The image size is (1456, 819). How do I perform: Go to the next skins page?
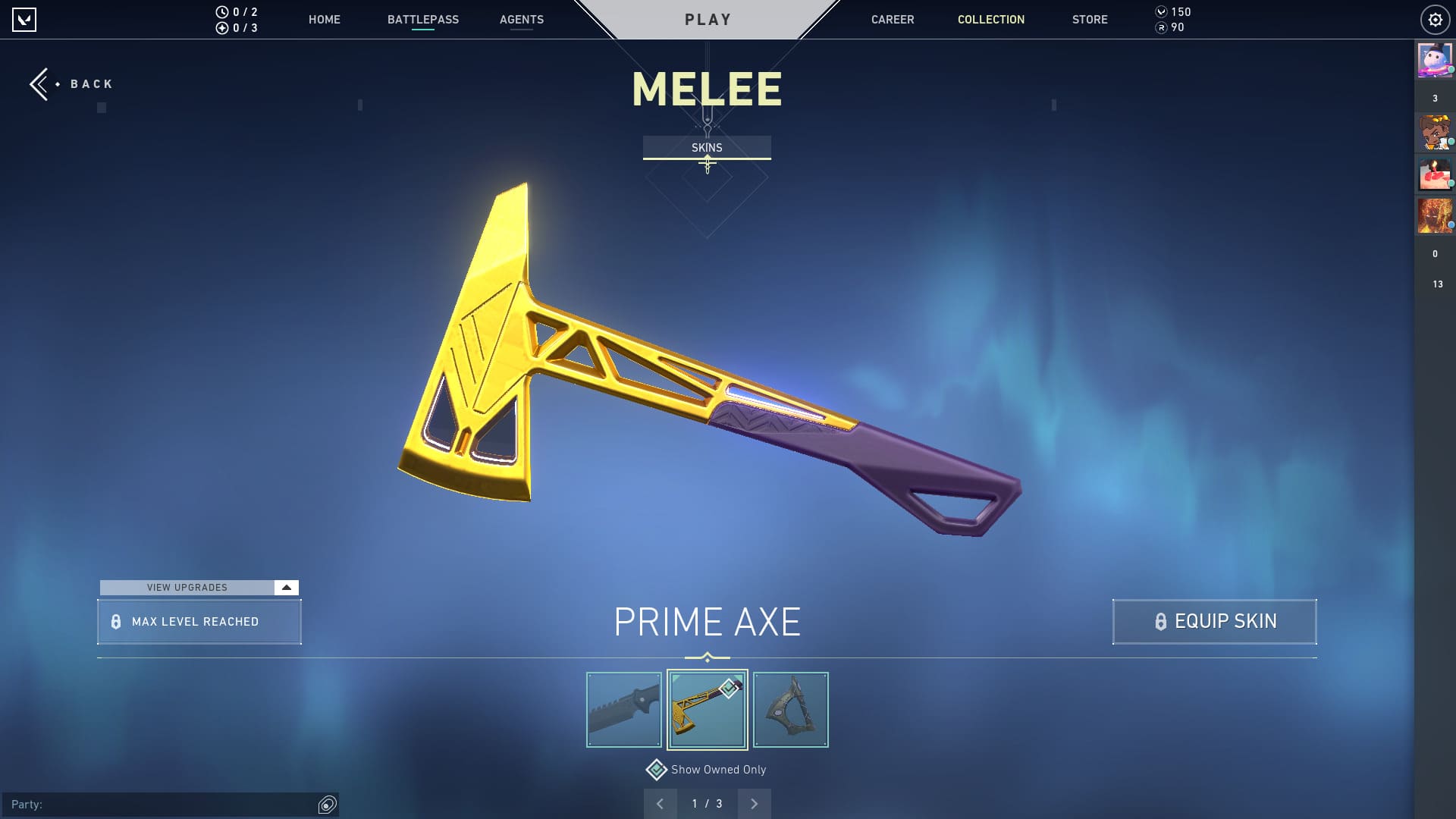(x=754, y=804)
